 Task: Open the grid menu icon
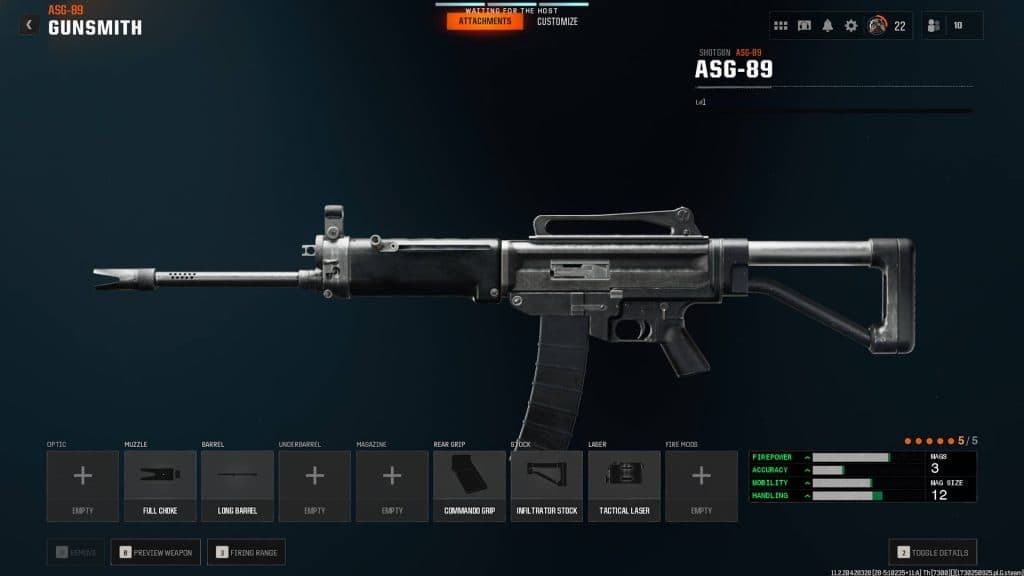pos(781,26)
